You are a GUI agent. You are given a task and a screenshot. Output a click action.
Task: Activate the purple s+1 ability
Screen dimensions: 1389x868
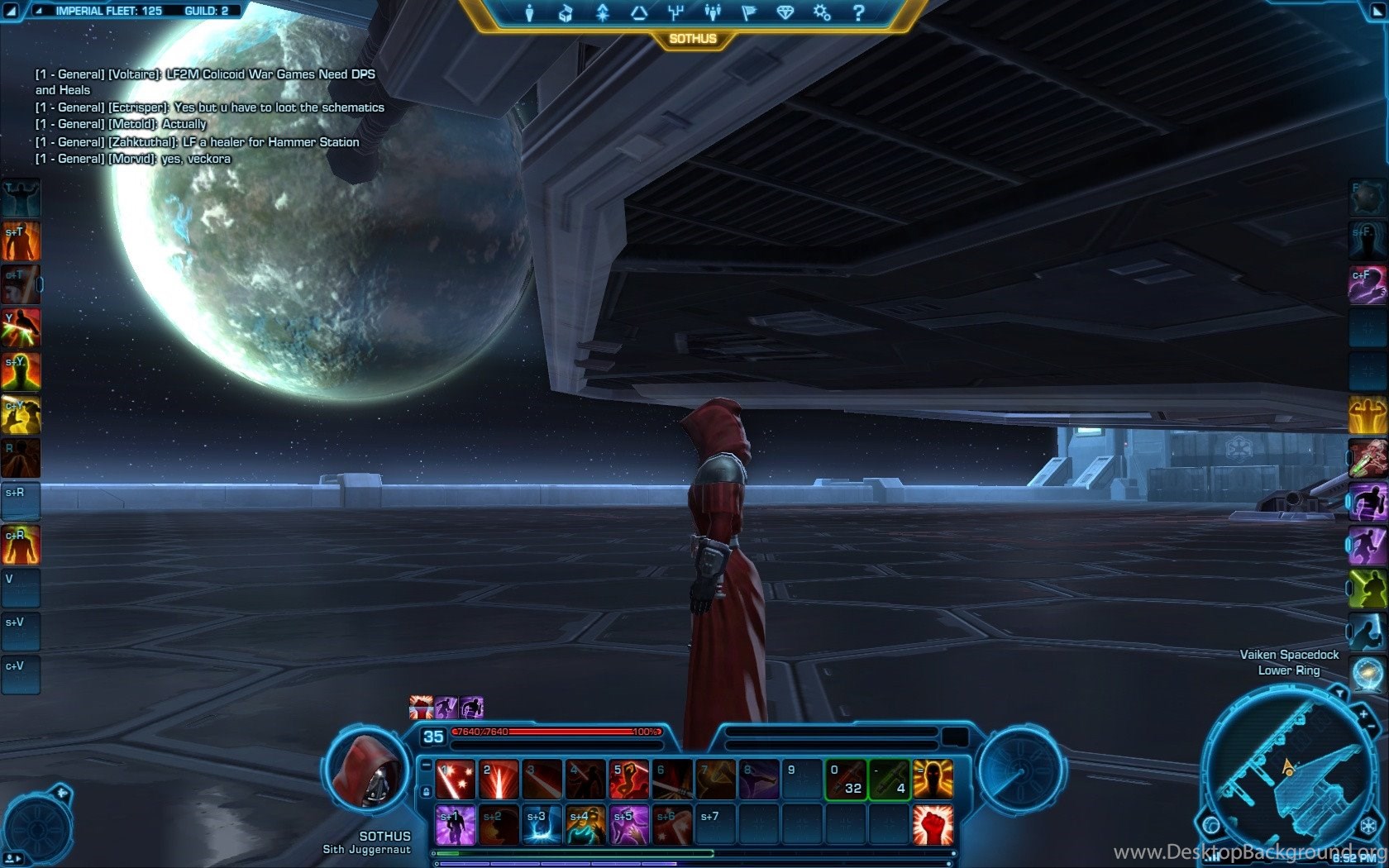coord(456,824)
